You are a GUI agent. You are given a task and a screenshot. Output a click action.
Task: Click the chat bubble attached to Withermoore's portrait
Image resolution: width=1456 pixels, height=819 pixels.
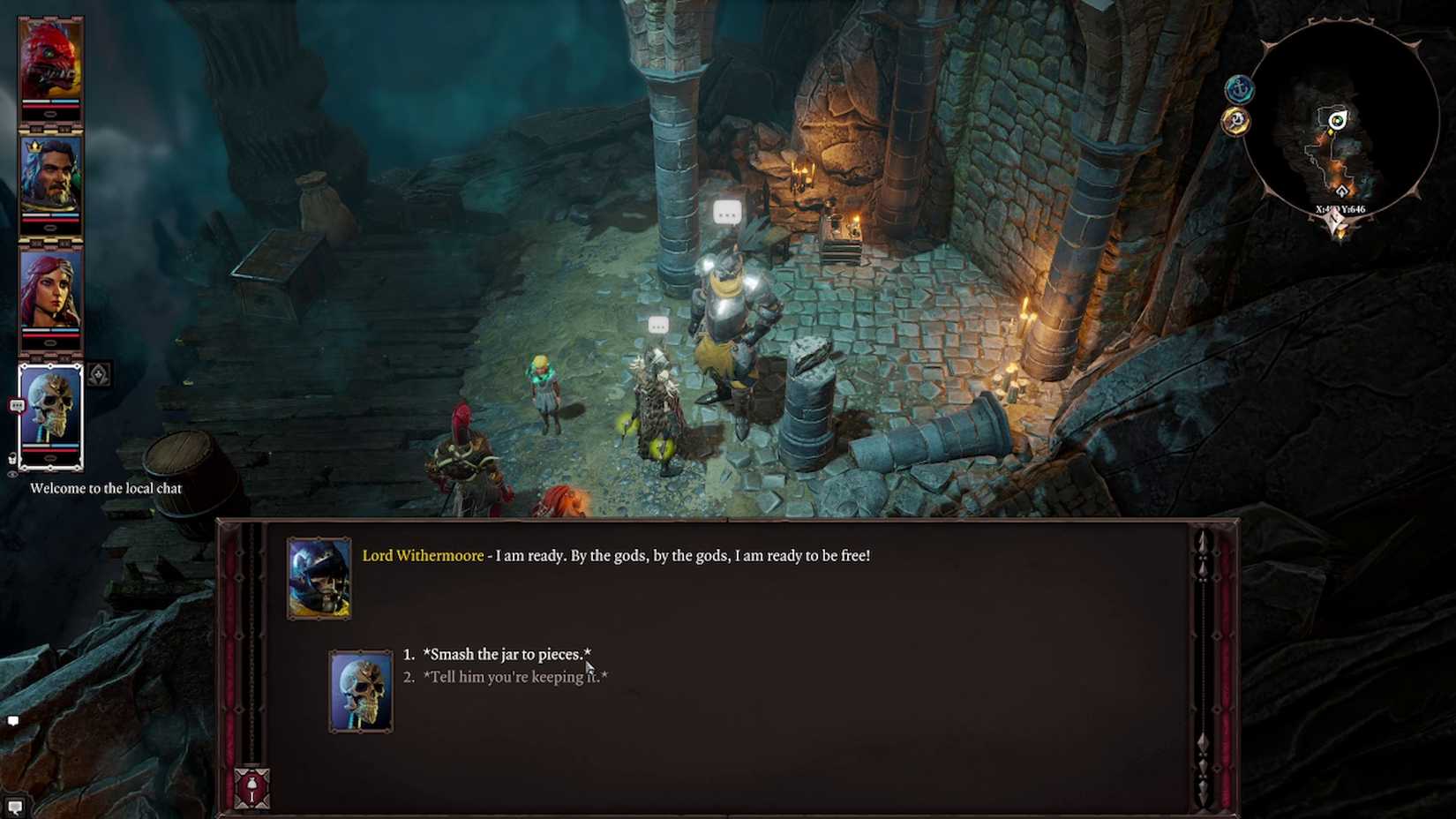tap(17, 405)
